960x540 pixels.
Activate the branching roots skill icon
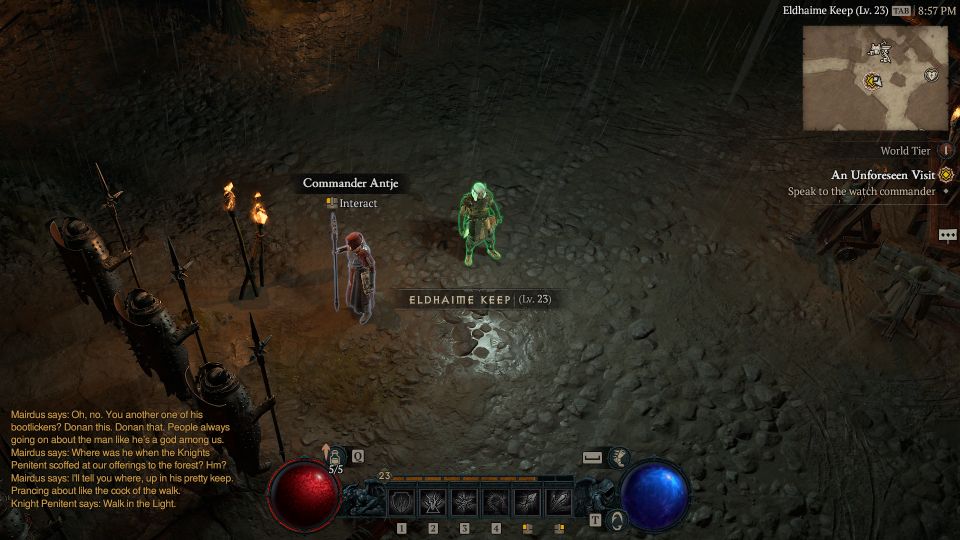pos(433,501)
